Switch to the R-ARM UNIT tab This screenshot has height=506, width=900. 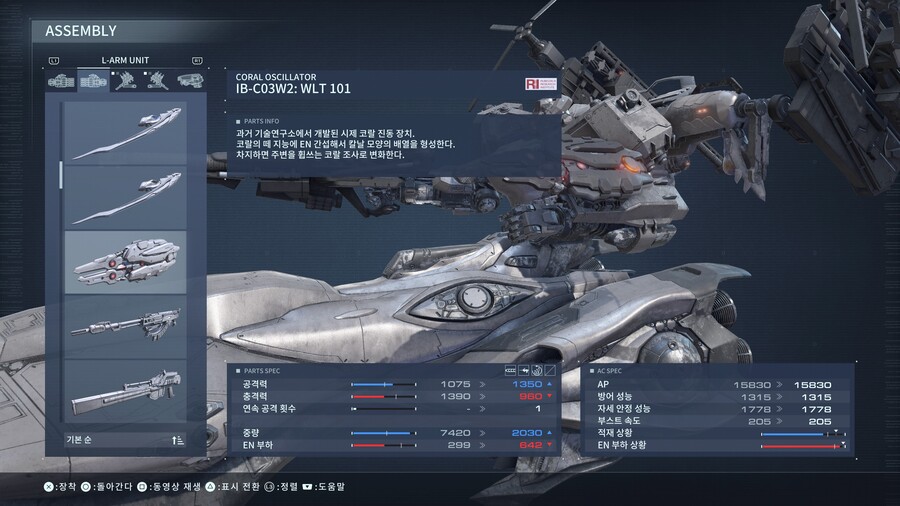(63, 82)
